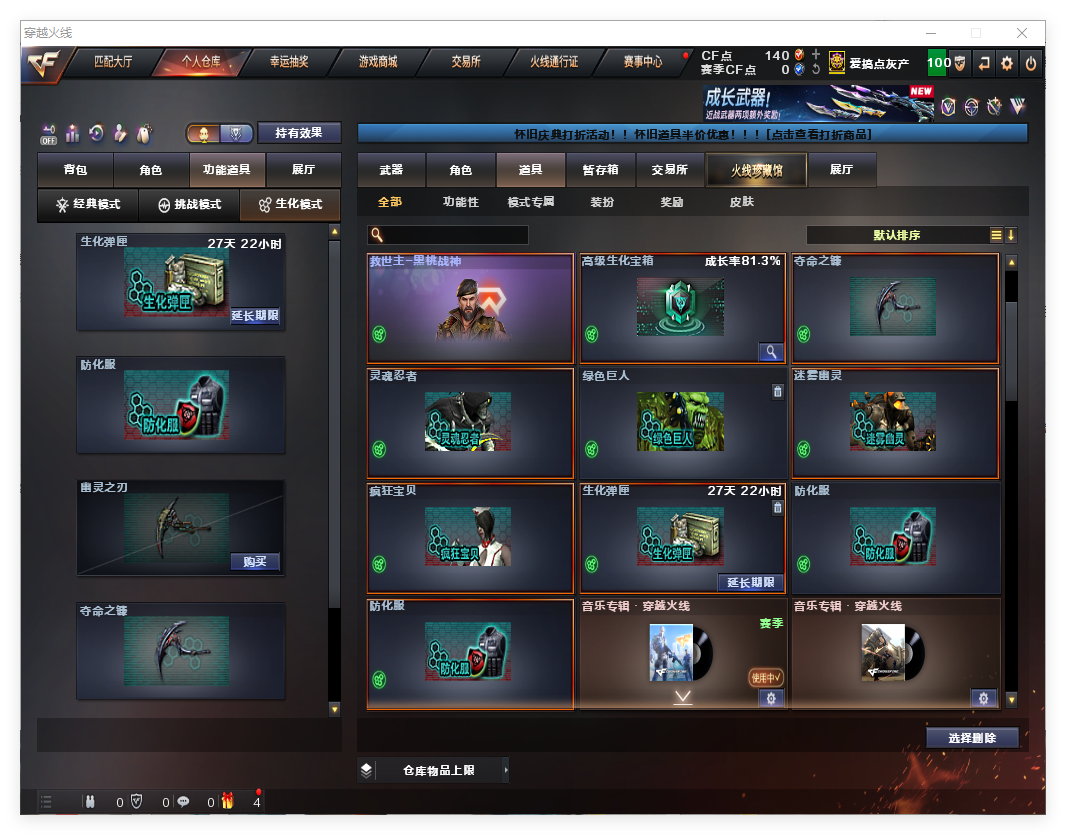Open the 怀旧庆典打折活动 announcement link
The image size is (1066, 835).
tap(692, 134)
